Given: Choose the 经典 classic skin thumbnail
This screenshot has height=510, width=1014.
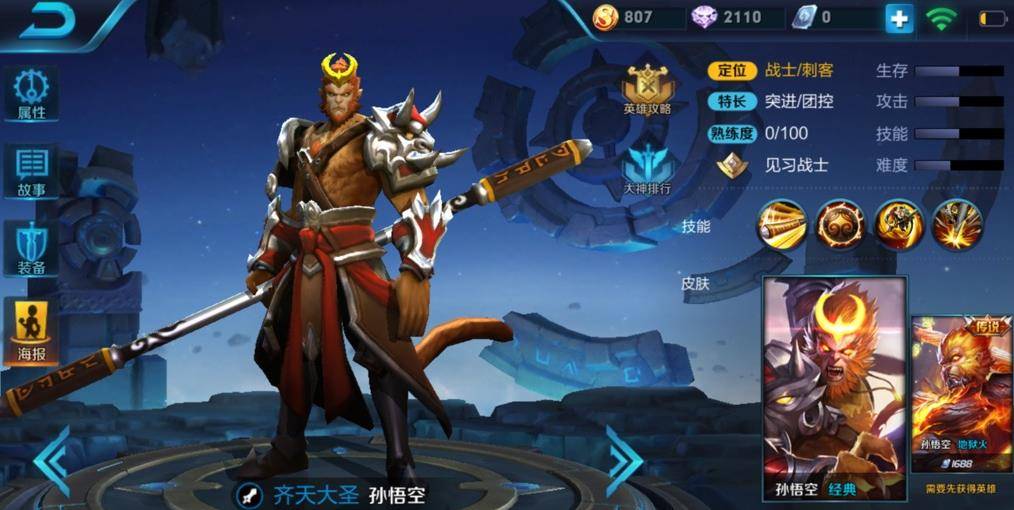Looking at the screenshot, I should [x=834, y=385].
